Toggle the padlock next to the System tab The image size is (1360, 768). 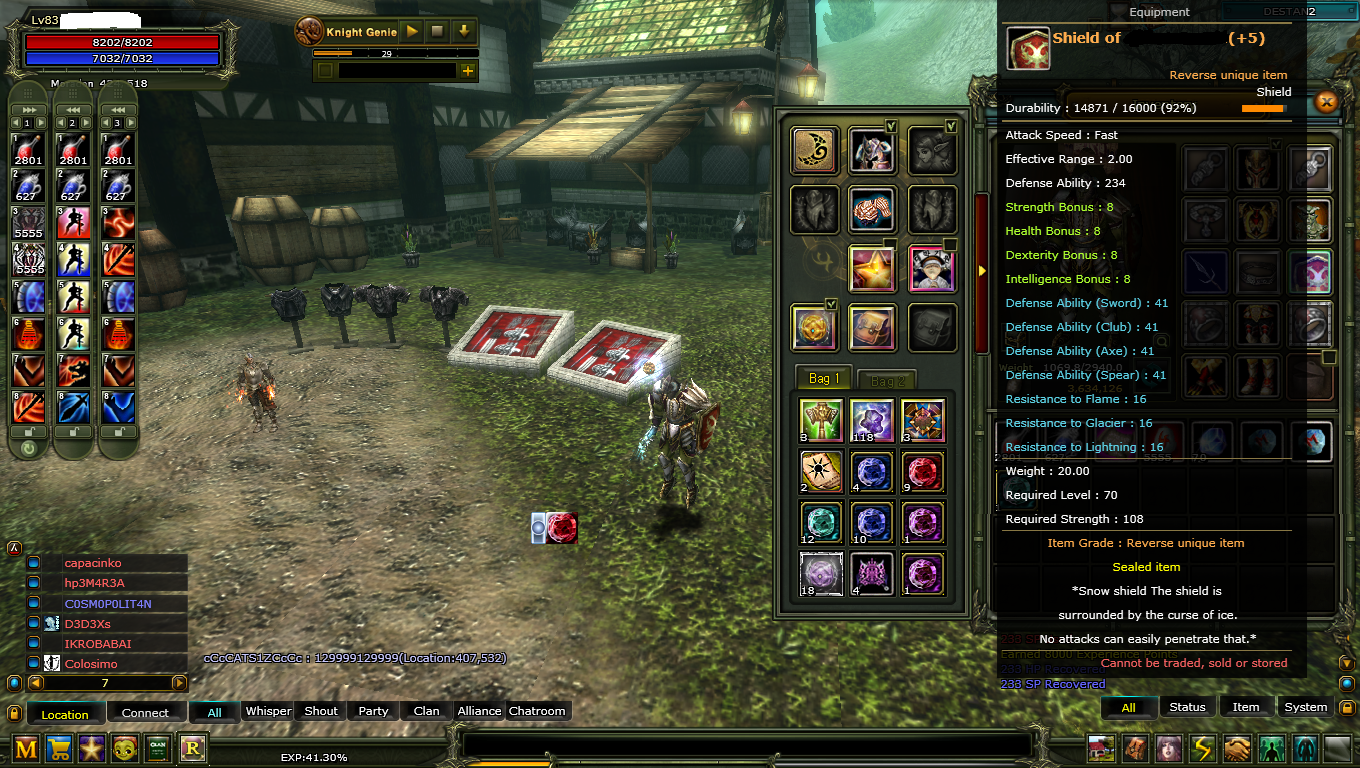(1347, 707)
